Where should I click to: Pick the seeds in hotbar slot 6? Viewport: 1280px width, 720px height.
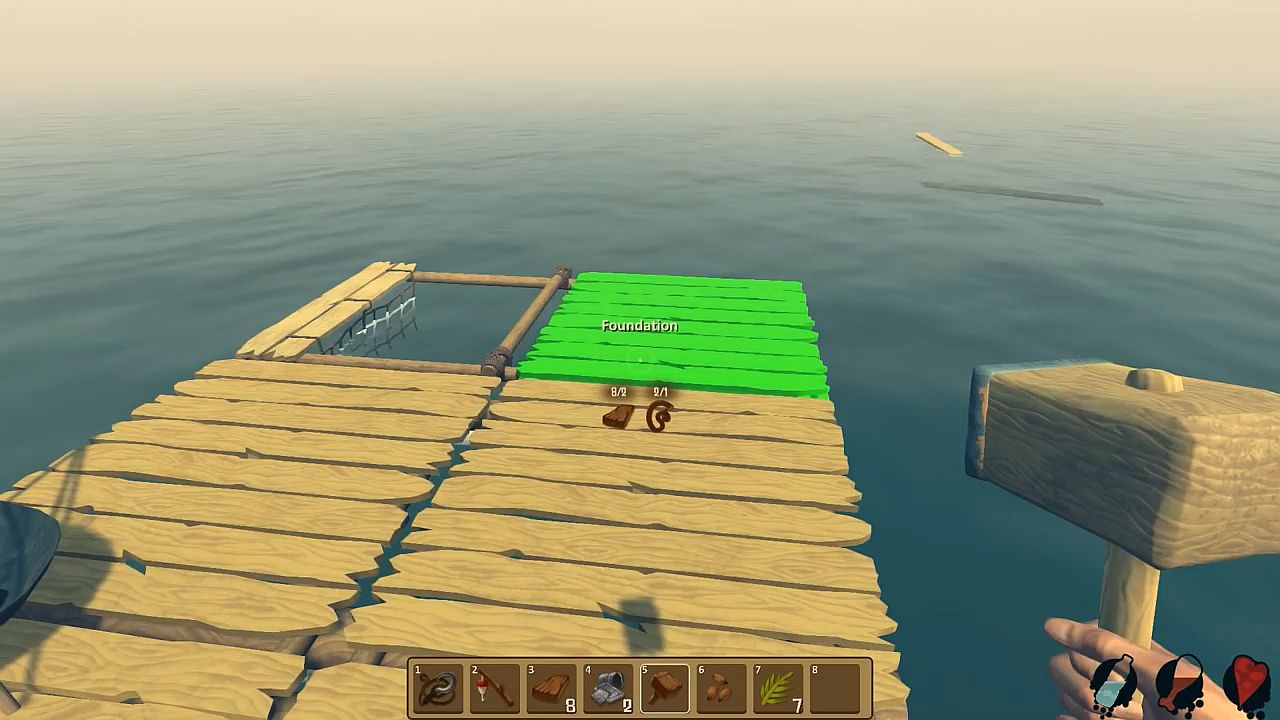point(722,688)
